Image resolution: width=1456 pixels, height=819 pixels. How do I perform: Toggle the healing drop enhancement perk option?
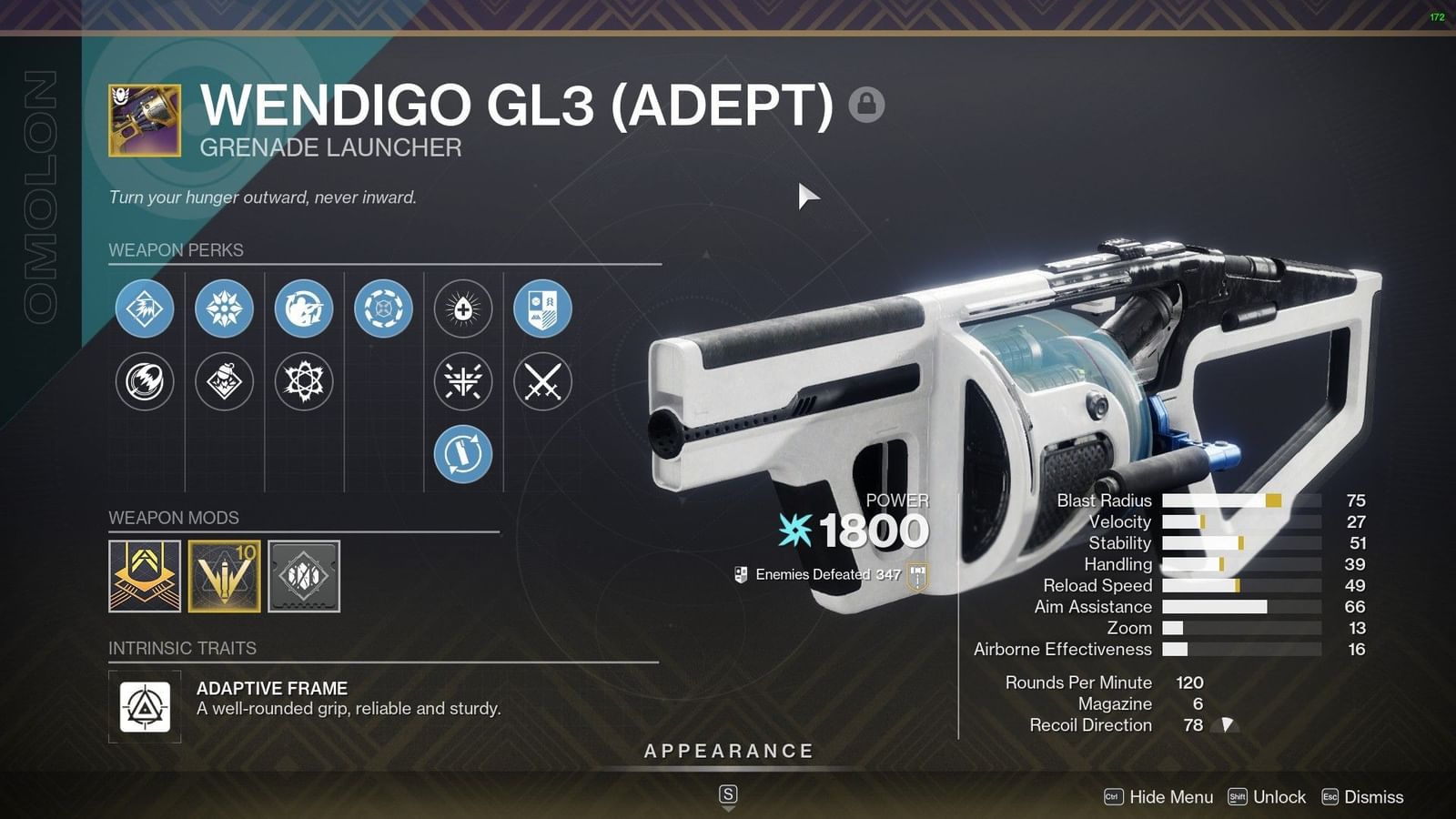pos(462,309)
